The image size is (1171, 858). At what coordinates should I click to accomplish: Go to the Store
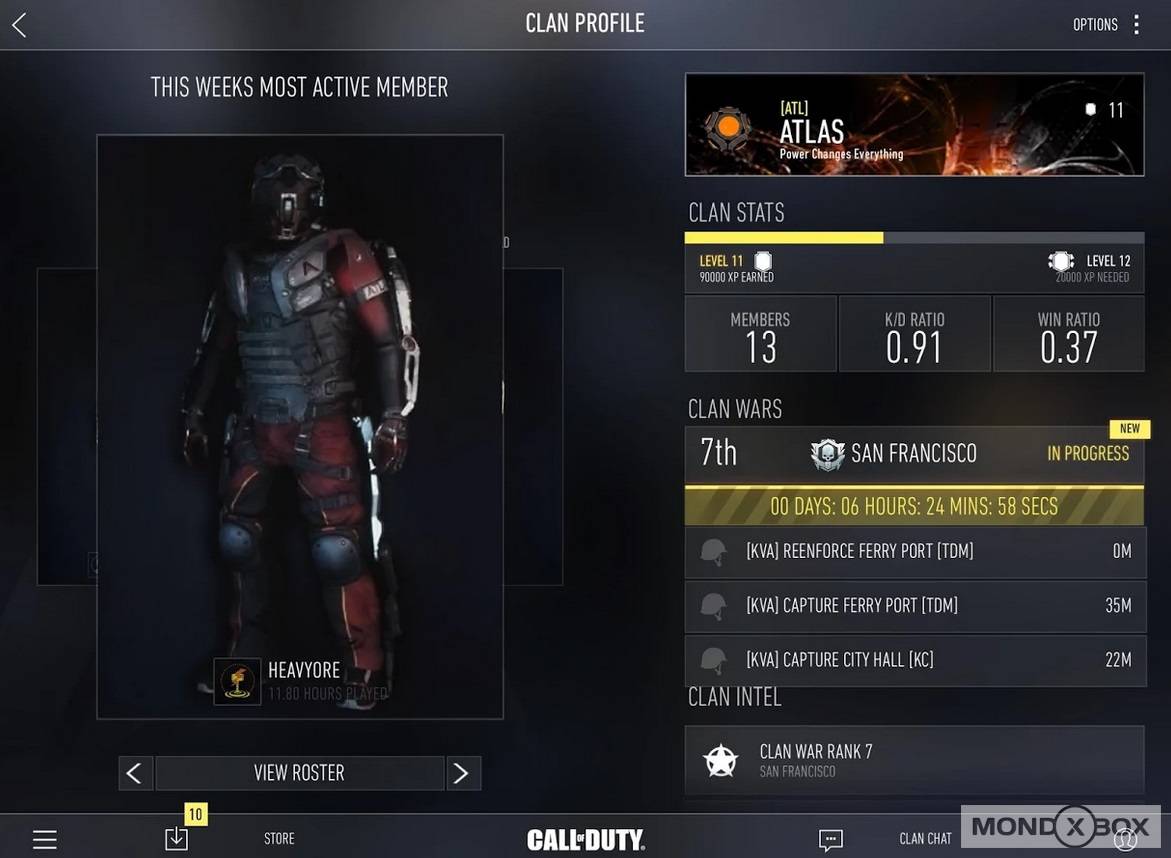[x=279, y=839]
